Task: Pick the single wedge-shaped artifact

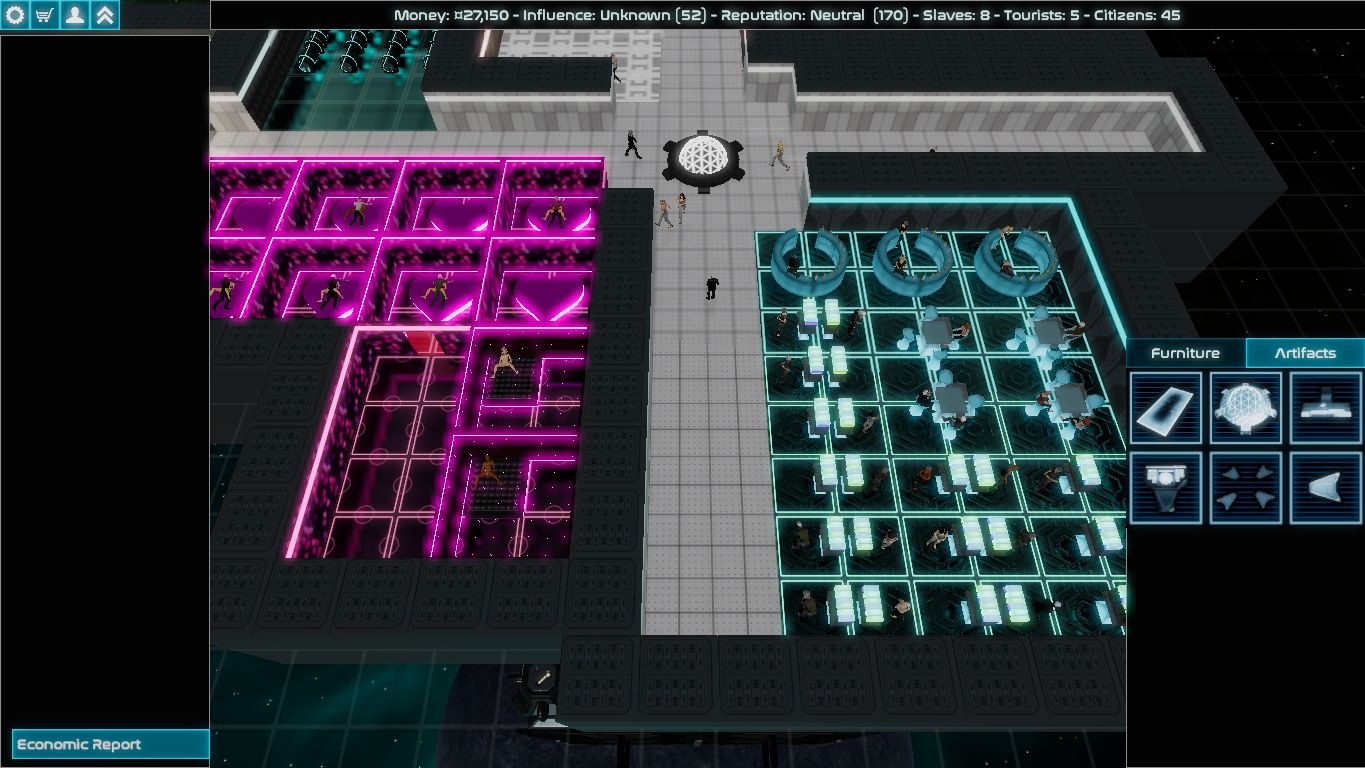Action: pyautogui.click(x=1326, y=487)
